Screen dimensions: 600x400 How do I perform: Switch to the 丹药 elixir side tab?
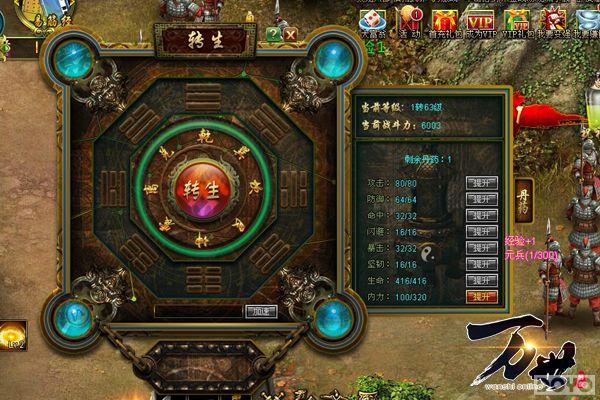click(522, 196)
